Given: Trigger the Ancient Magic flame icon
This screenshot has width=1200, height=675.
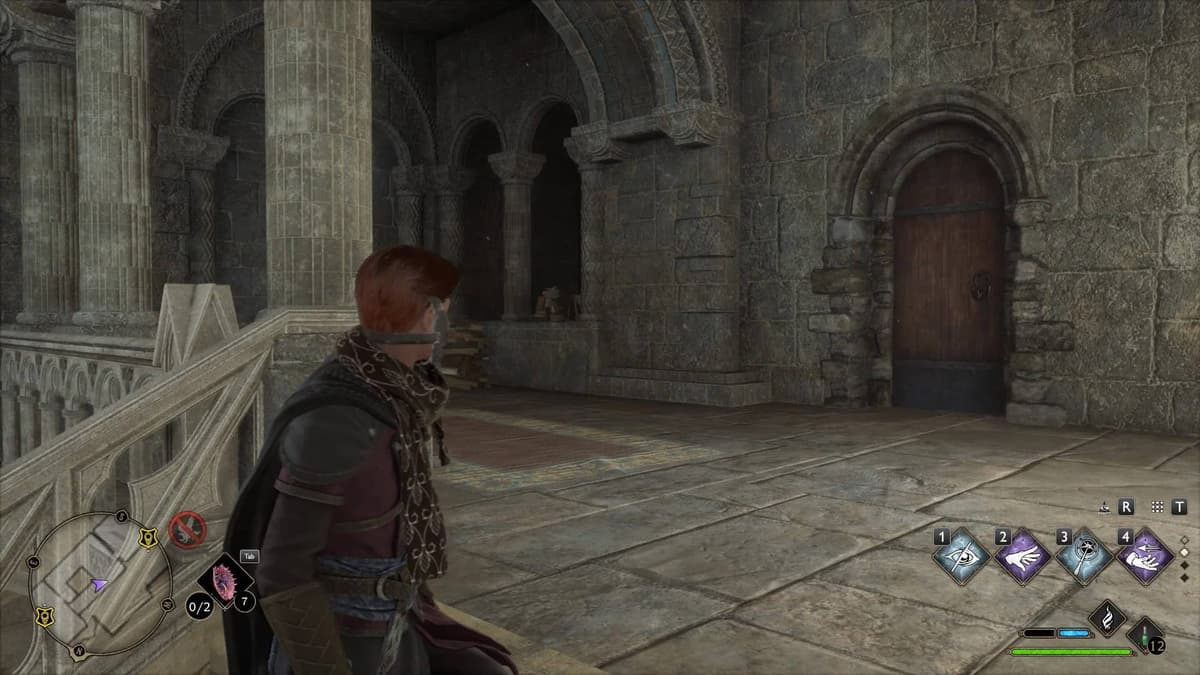Looking at the screenshot, I should (1107, 618).
